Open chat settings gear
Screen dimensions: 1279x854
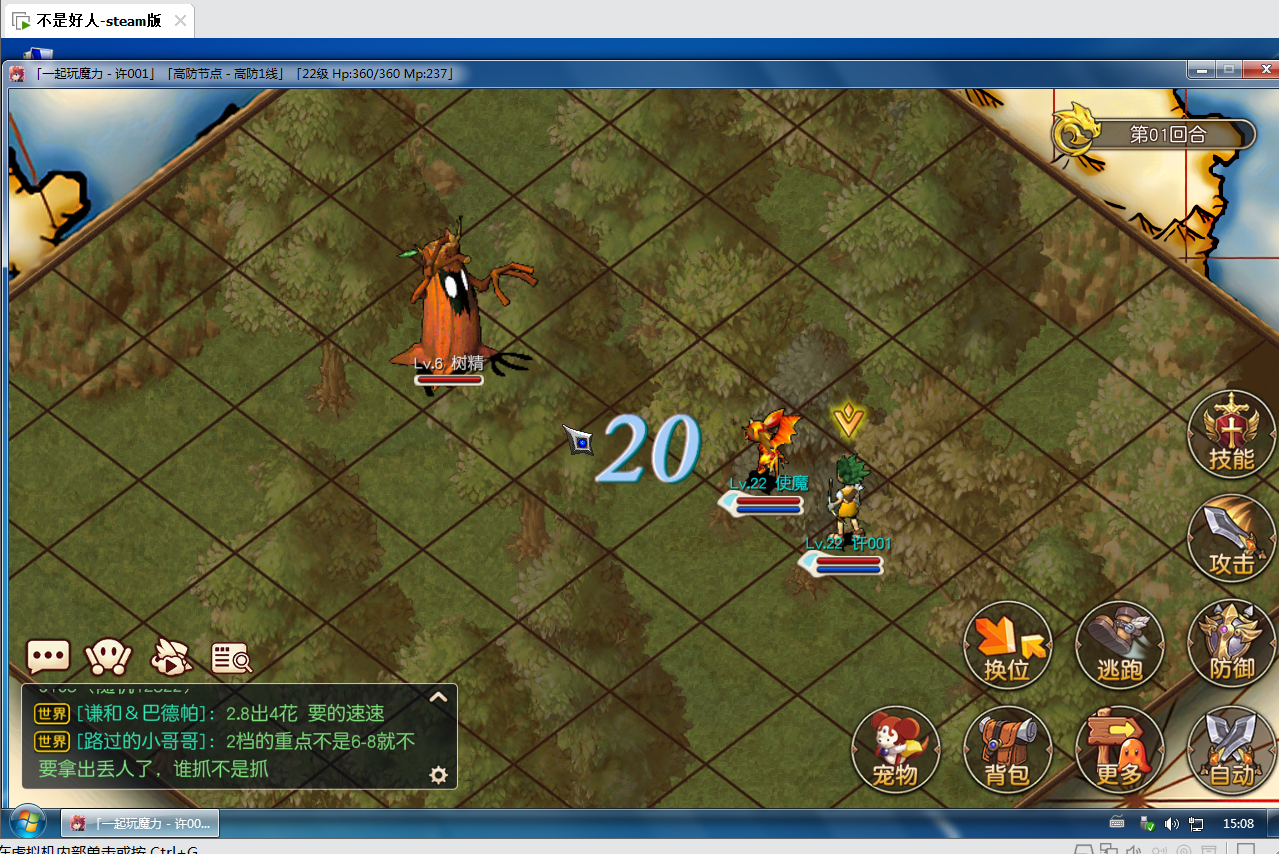tap(438, 774)
